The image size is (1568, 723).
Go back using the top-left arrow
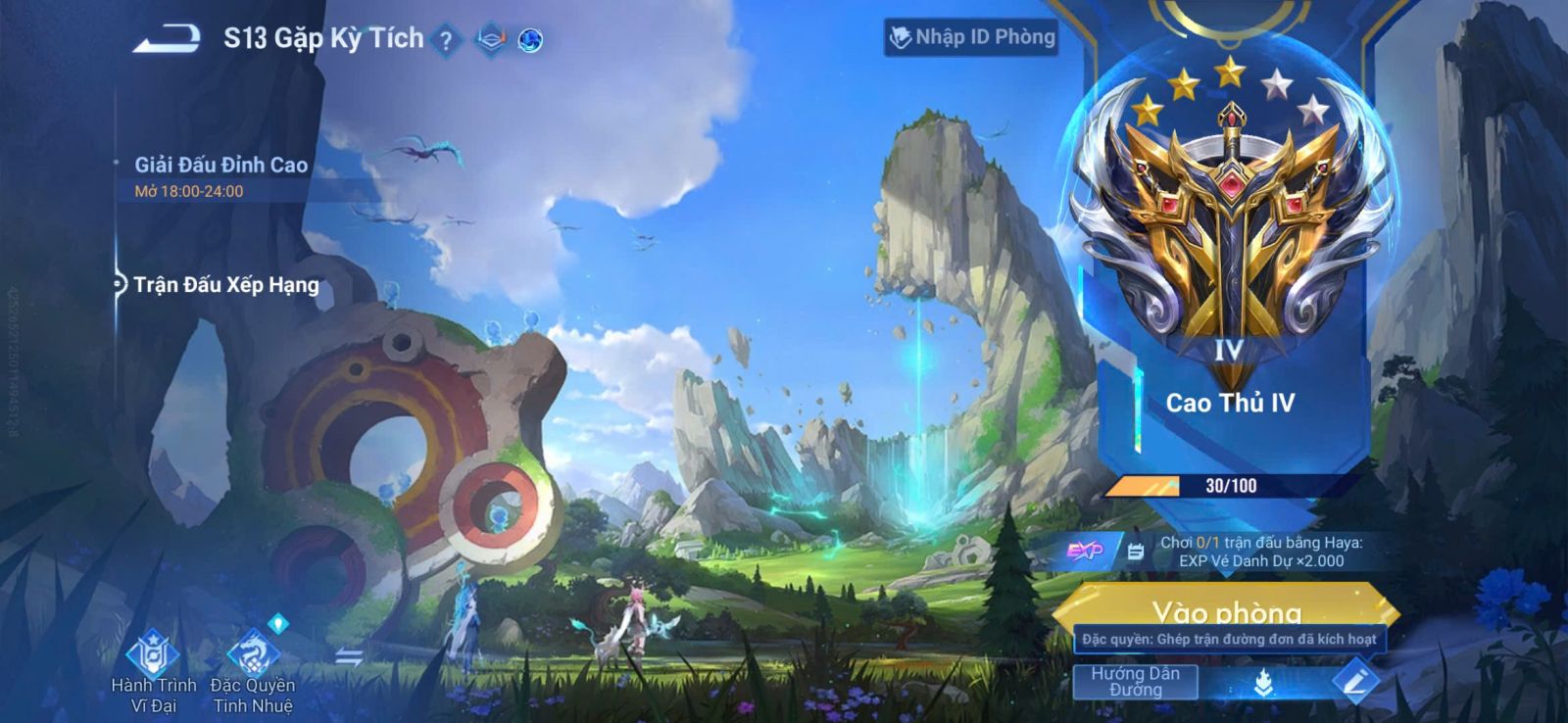tap(167, 39)
